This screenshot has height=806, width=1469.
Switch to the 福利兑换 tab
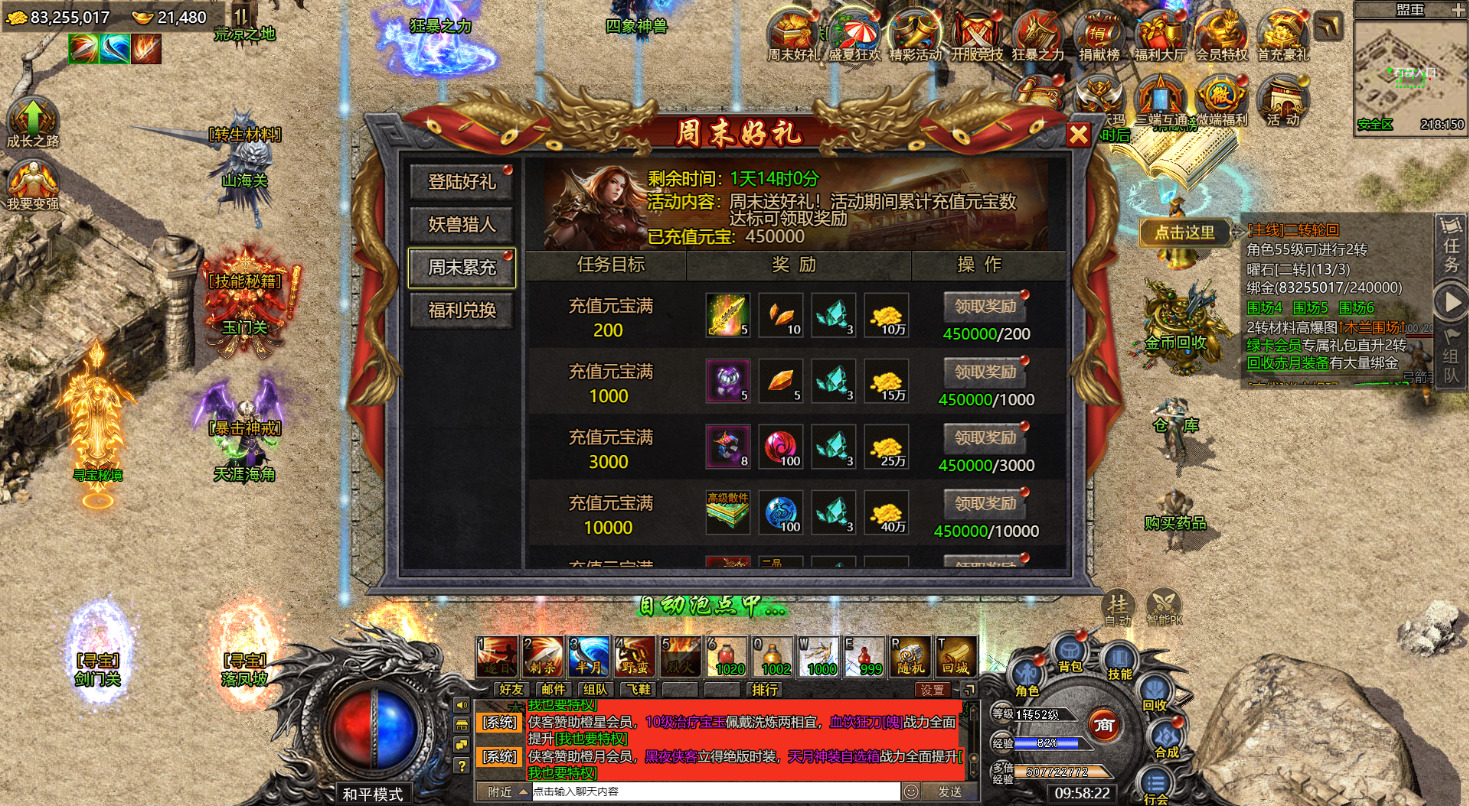(461, 311)
